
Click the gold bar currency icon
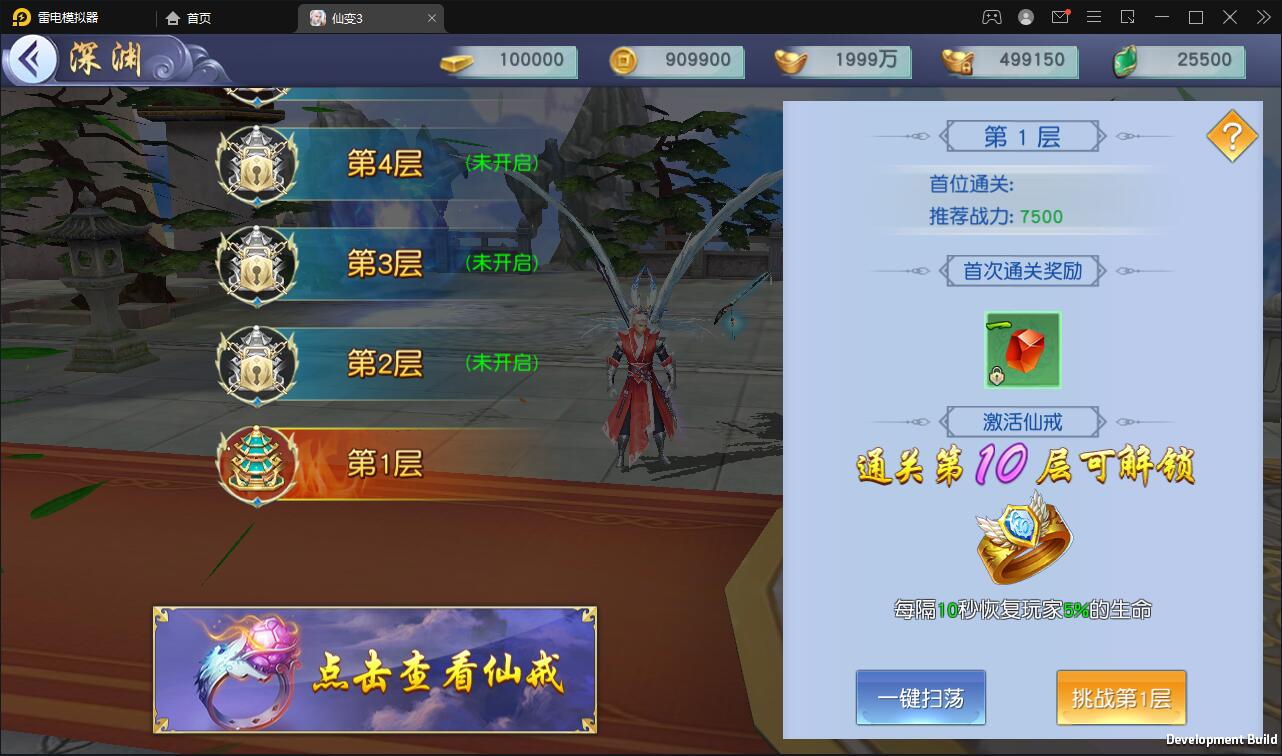click(x=456, y=61)
